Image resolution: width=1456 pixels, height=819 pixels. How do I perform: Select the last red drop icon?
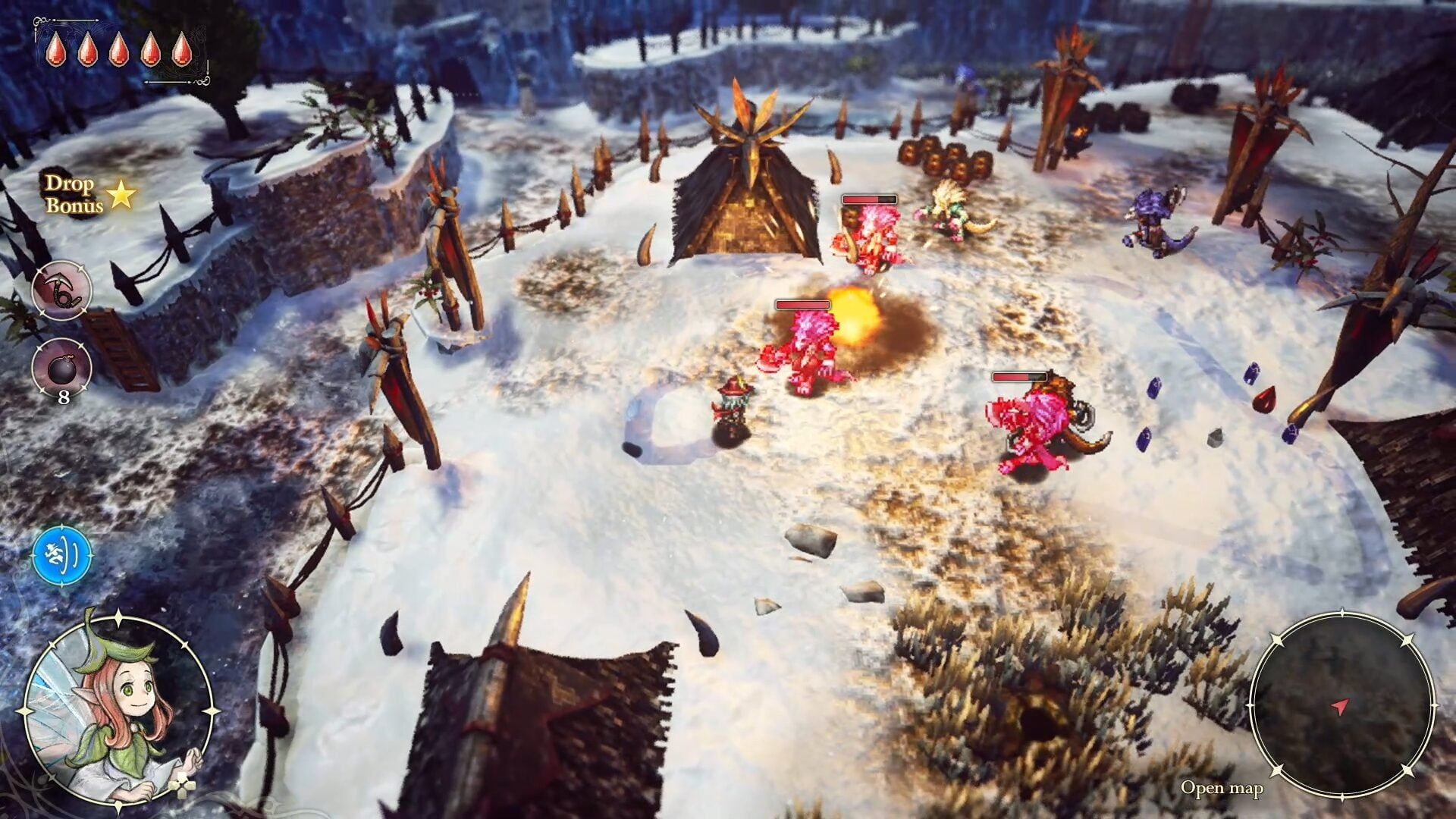(182, 49)
